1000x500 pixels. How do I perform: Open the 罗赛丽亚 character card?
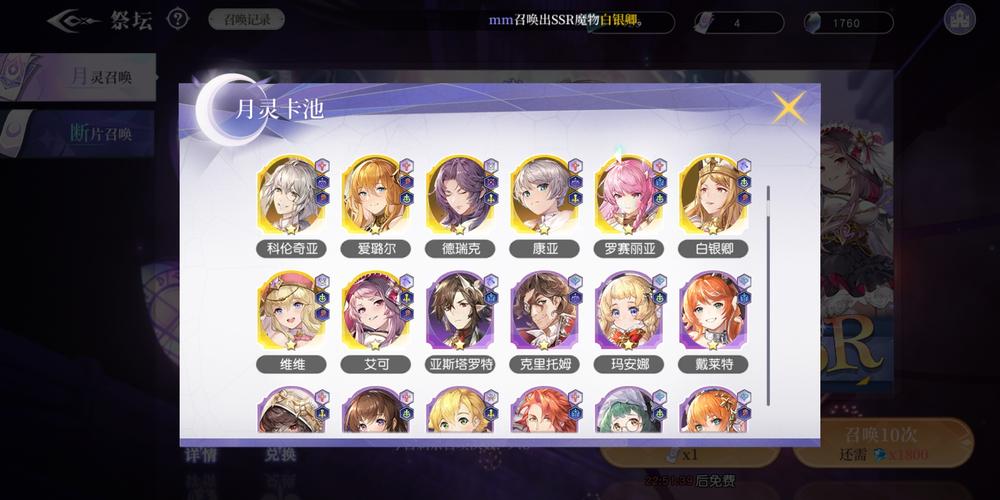pyautogui.click(x=628, y=197)
